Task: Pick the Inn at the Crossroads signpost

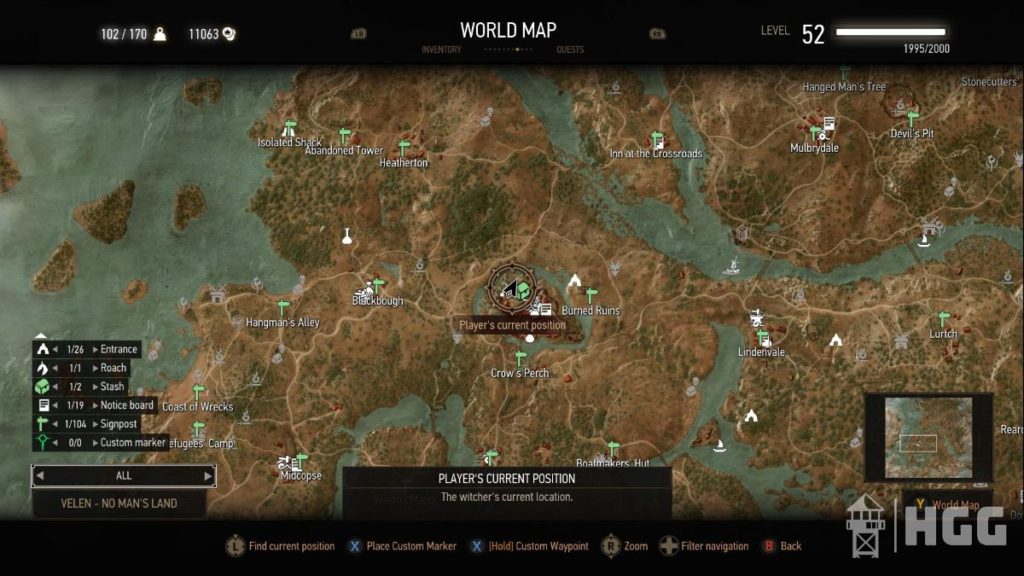Action: click(x=657, y=139)
